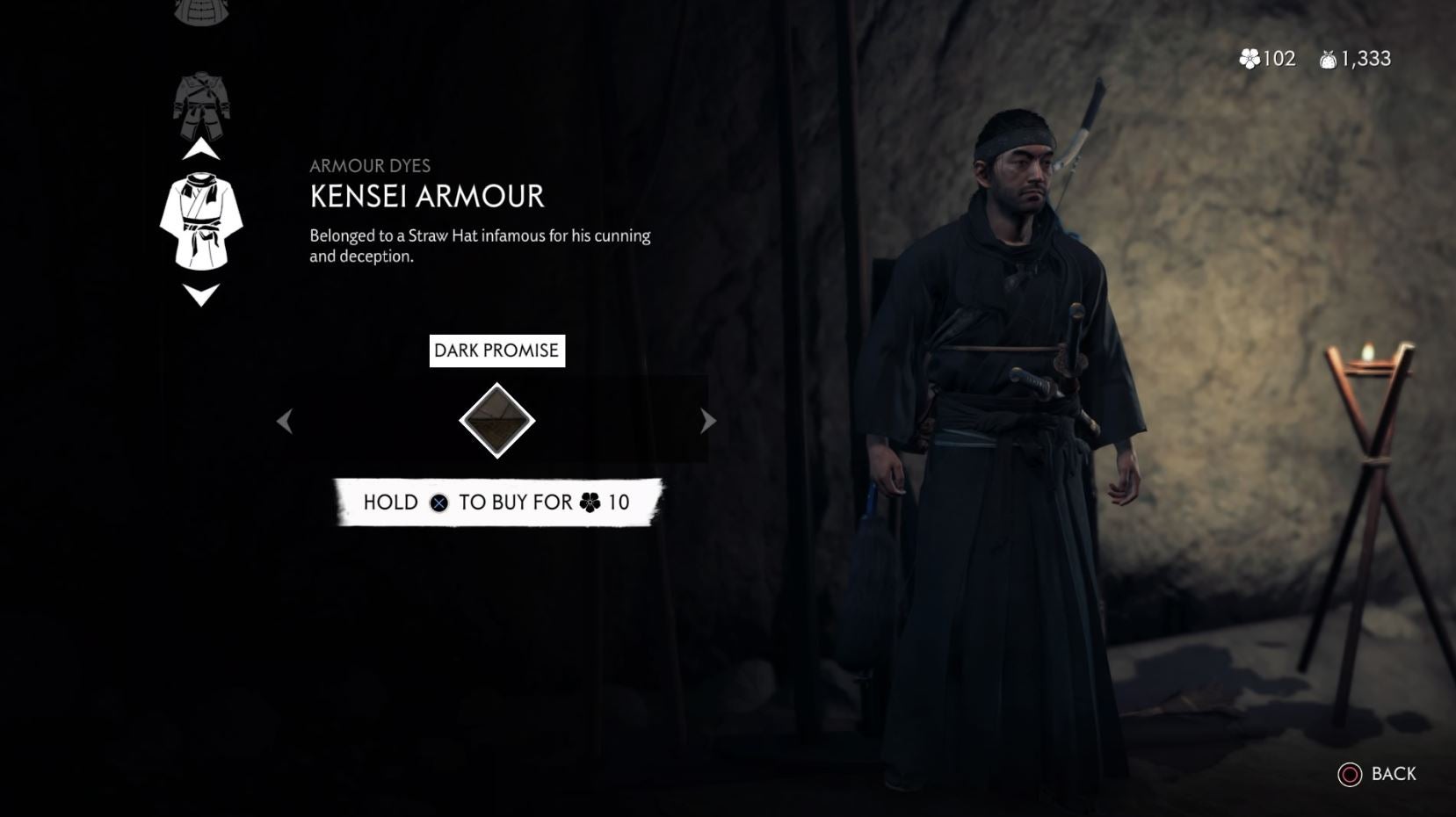Click the right arrow to view next dye

click(707, 421)
